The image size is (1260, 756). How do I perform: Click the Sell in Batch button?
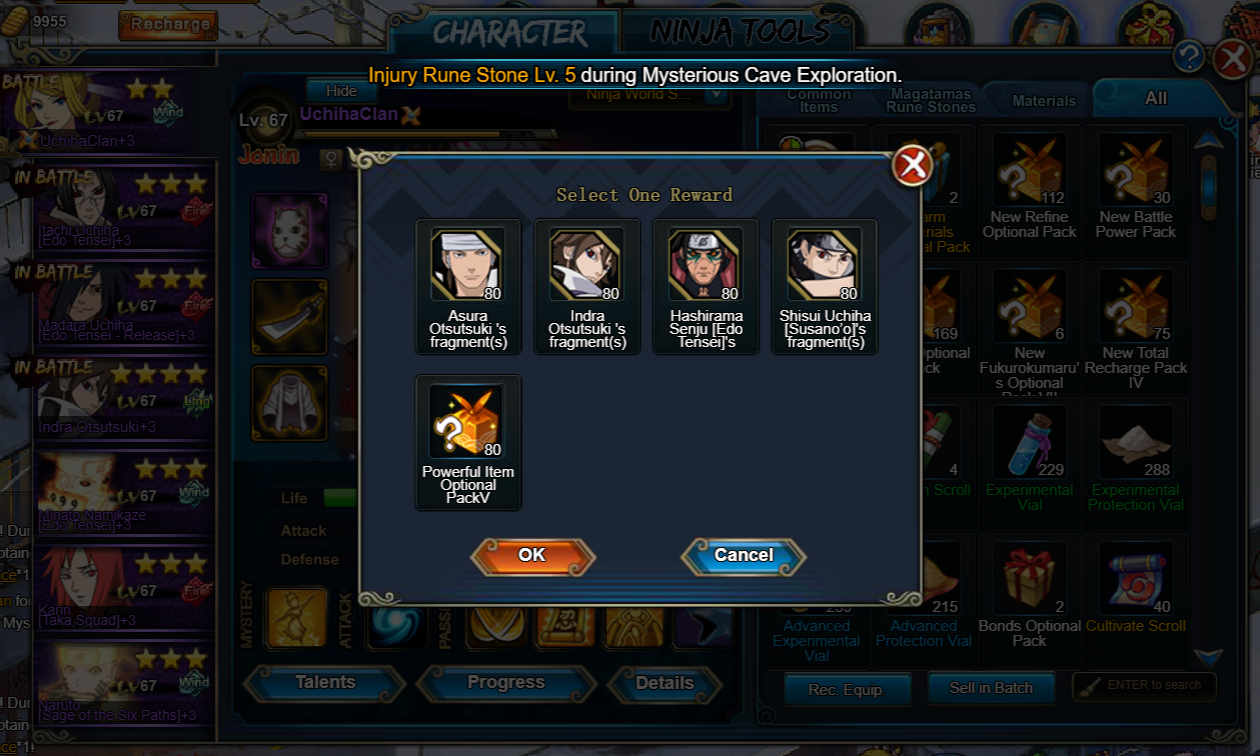[990, 688]
